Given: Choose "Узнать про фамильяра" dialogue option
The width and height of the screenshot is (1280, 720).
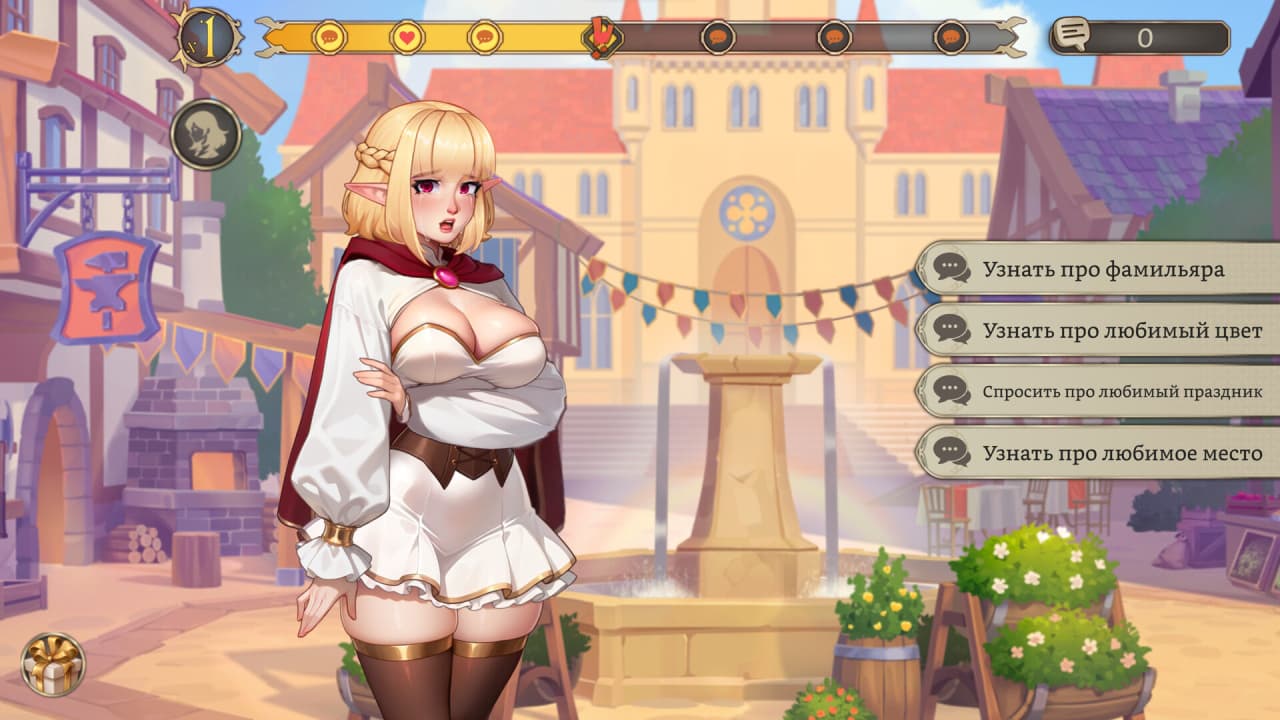Looking at the screenshot, I should coord(1100,269).
